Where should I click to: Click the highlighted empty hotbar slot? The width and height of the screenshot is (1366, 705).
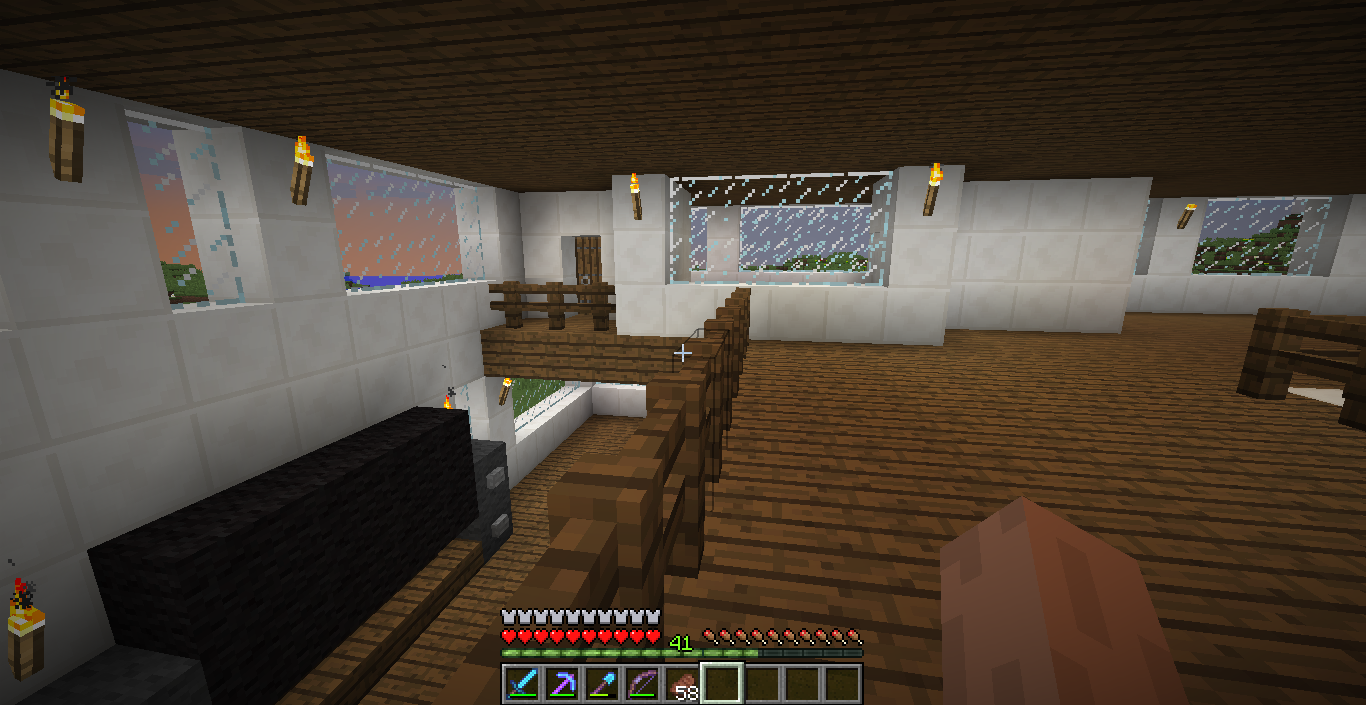721,684
